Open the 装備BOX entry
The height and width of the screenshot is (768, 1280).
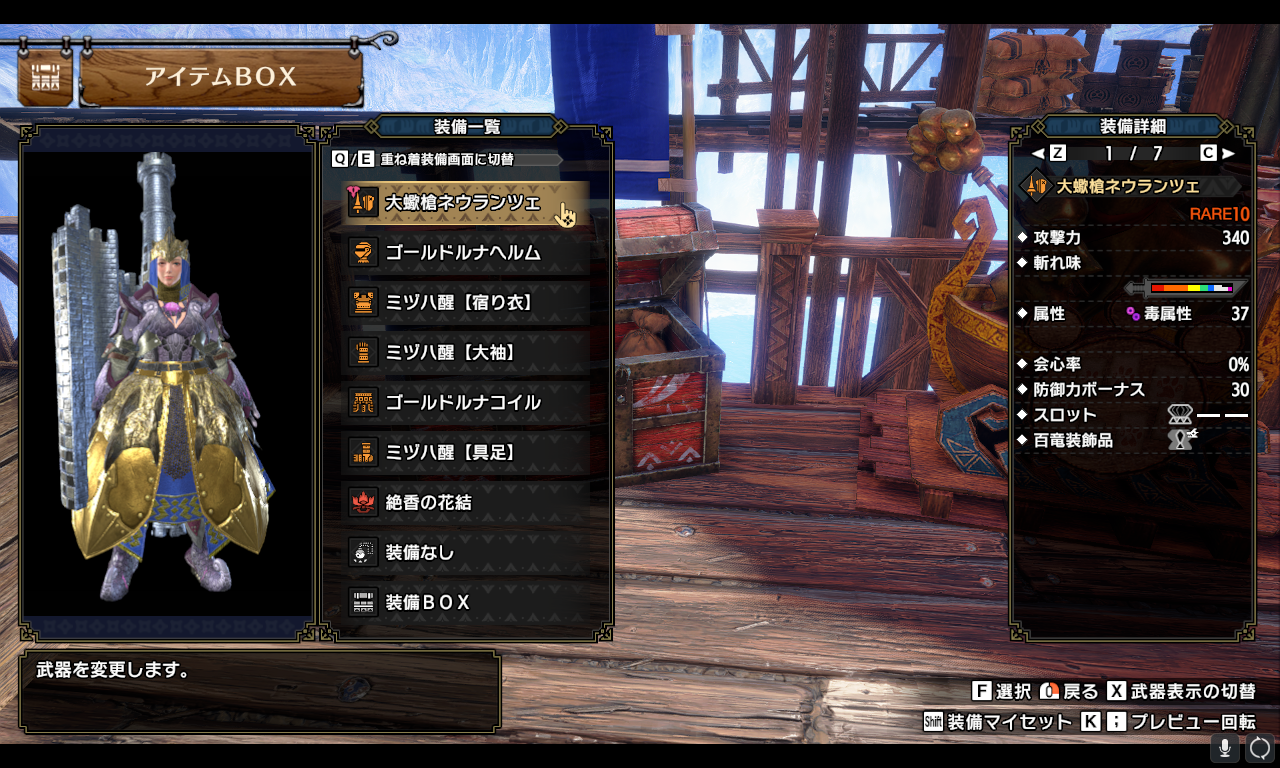(x=462, y=603)
